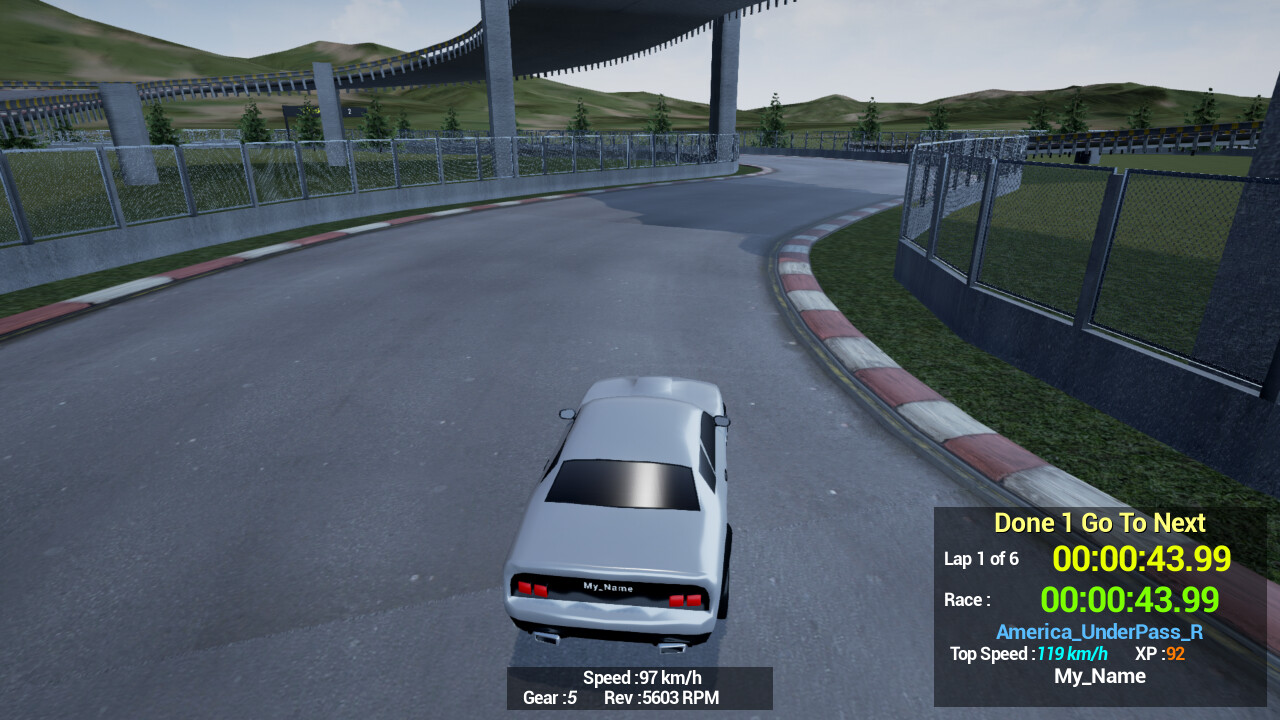Click the Rev 5603 RPM readout
Screen dimensions: 1280x720
coord(661,698)
